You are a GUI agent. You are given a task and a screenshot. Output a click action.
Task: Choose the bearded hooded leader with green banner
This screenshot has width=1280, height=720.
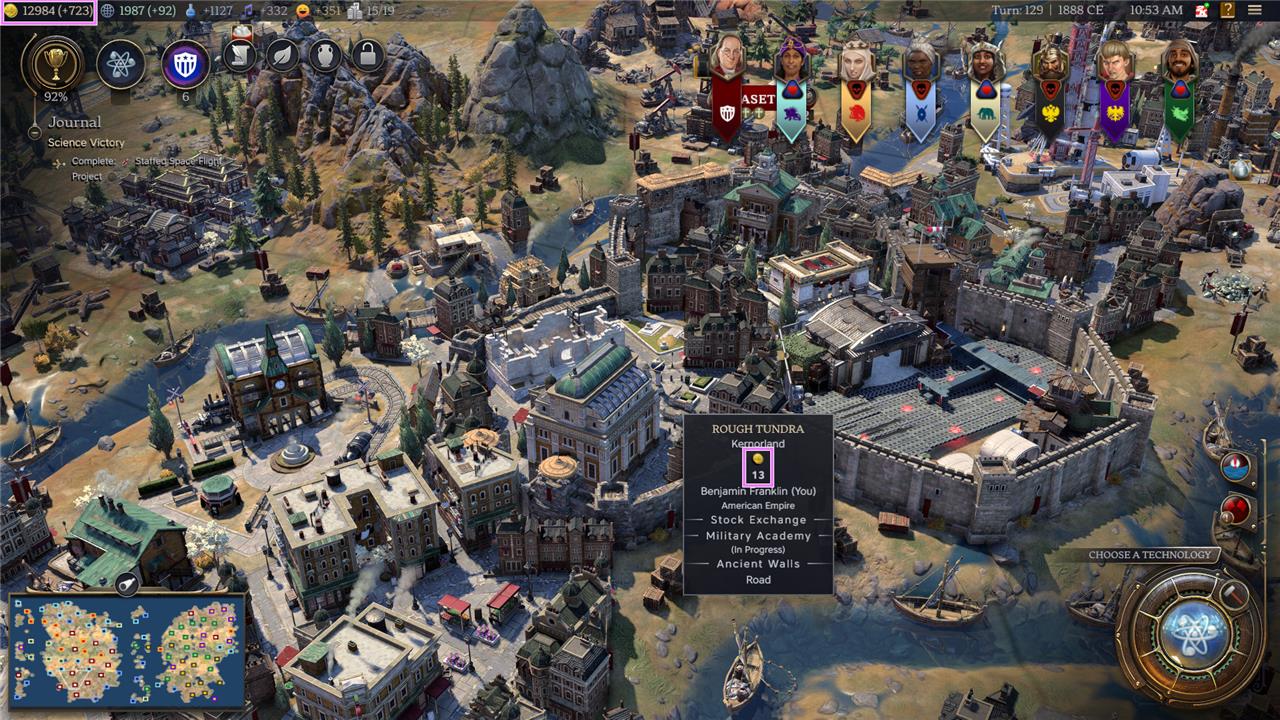point(1180,62)
